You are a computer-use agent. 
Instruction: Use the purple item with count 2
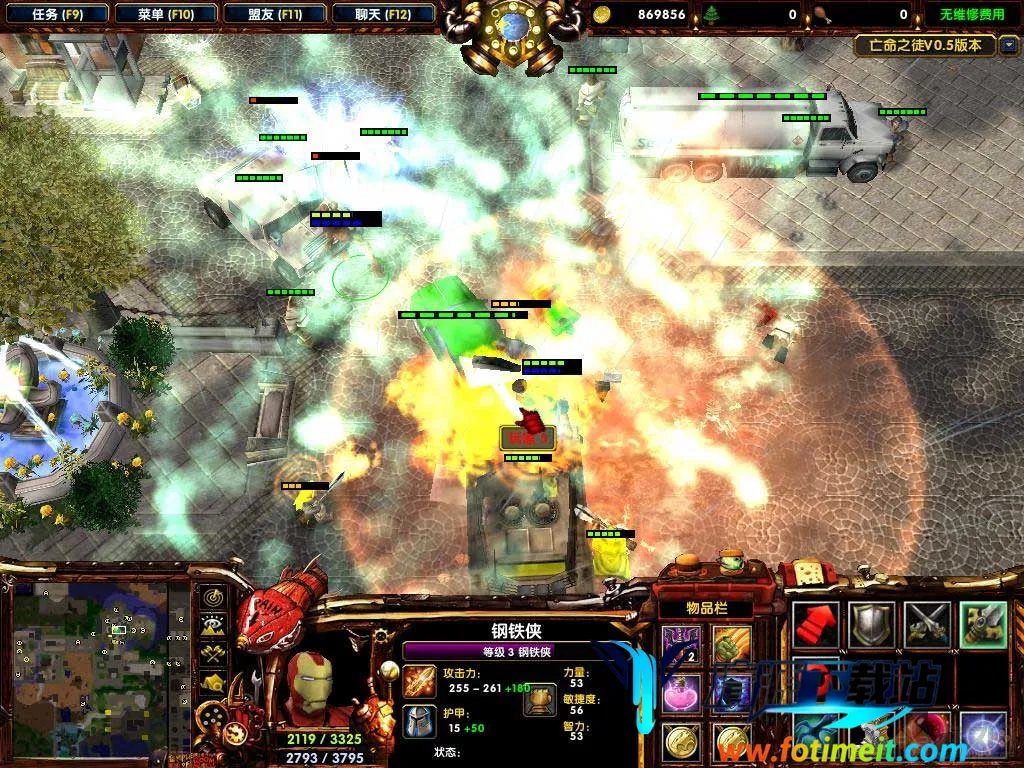click(x=682, y=645)
